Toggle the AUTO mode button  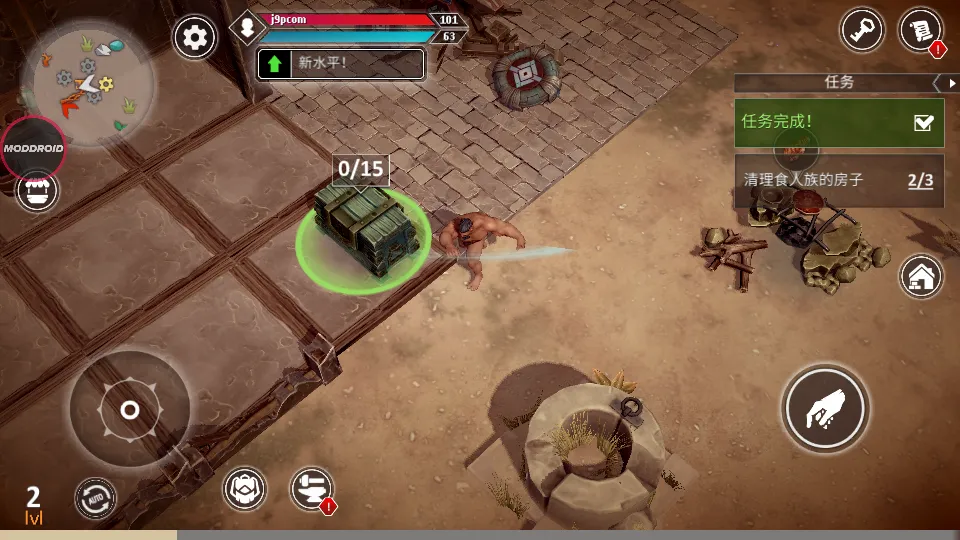(x=95, y=498)
